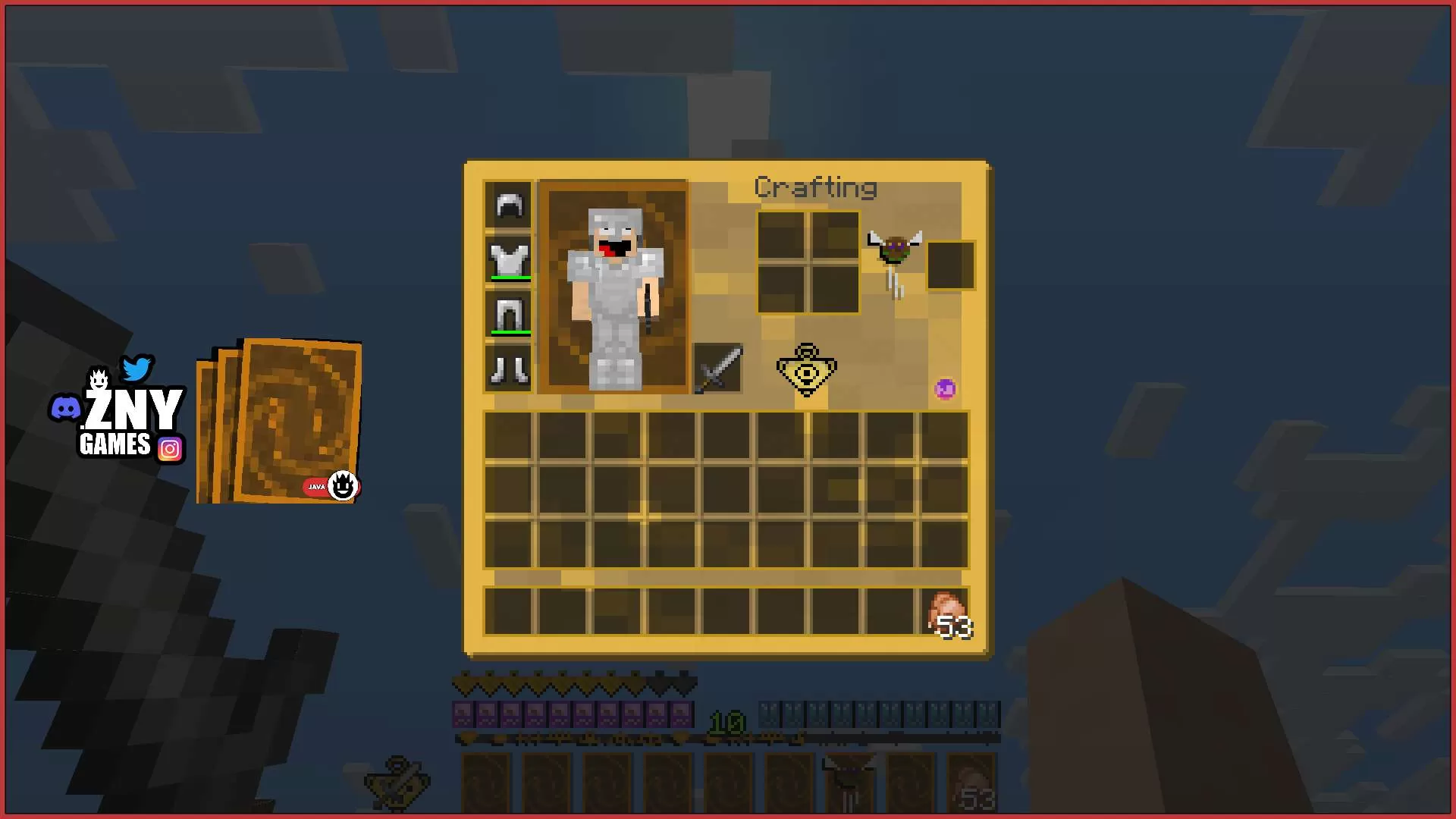Click the red JAVA badge
This screenshot has height=819, width=1456.
coord(315,487)
